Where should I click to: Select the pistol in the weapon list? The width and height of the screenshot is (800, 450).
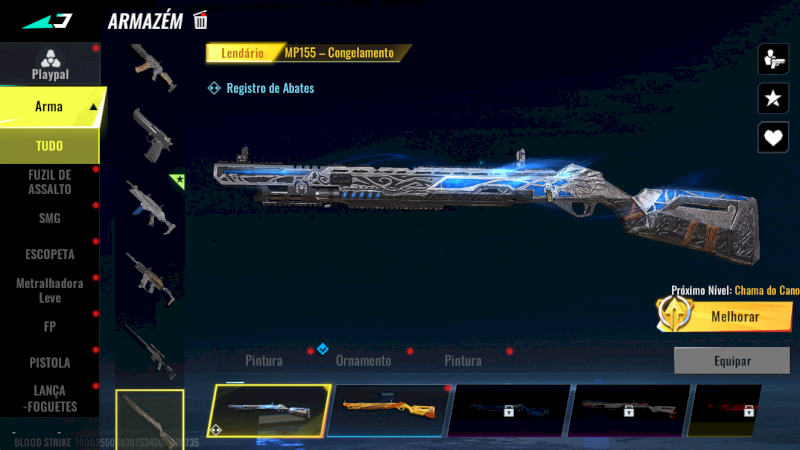152,135
